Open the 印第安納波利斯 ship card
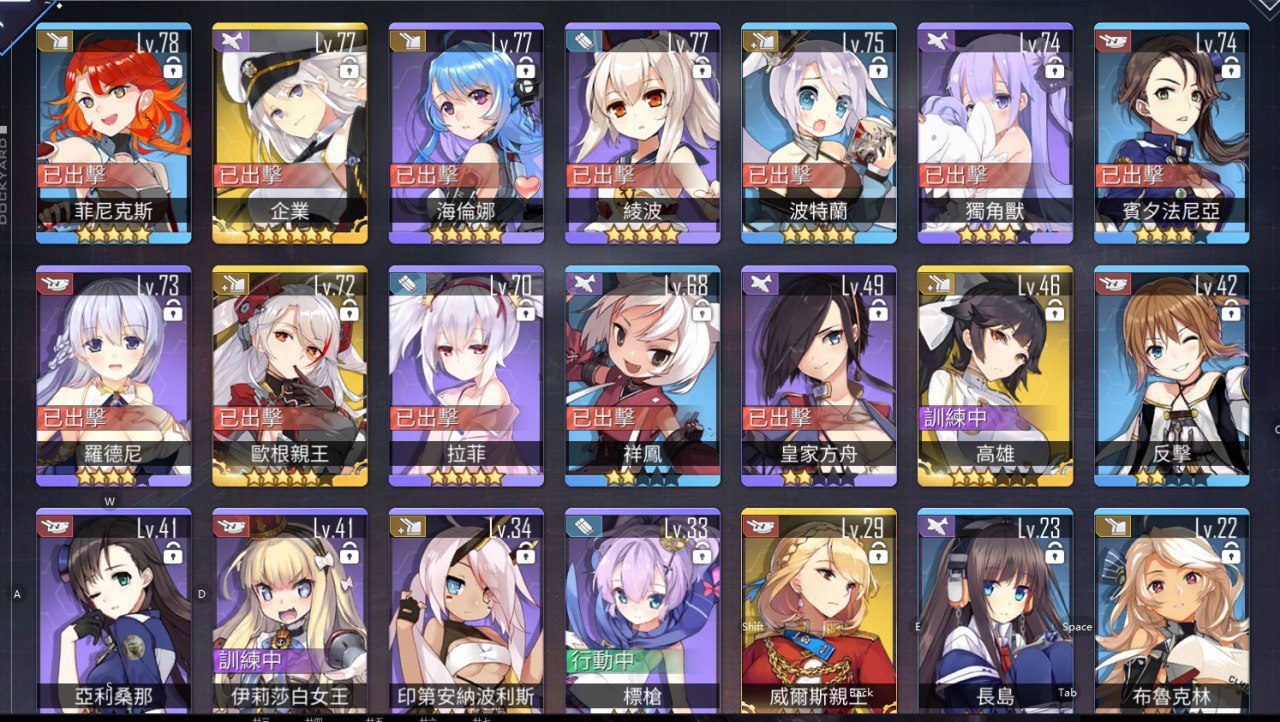 coord(466,610)
